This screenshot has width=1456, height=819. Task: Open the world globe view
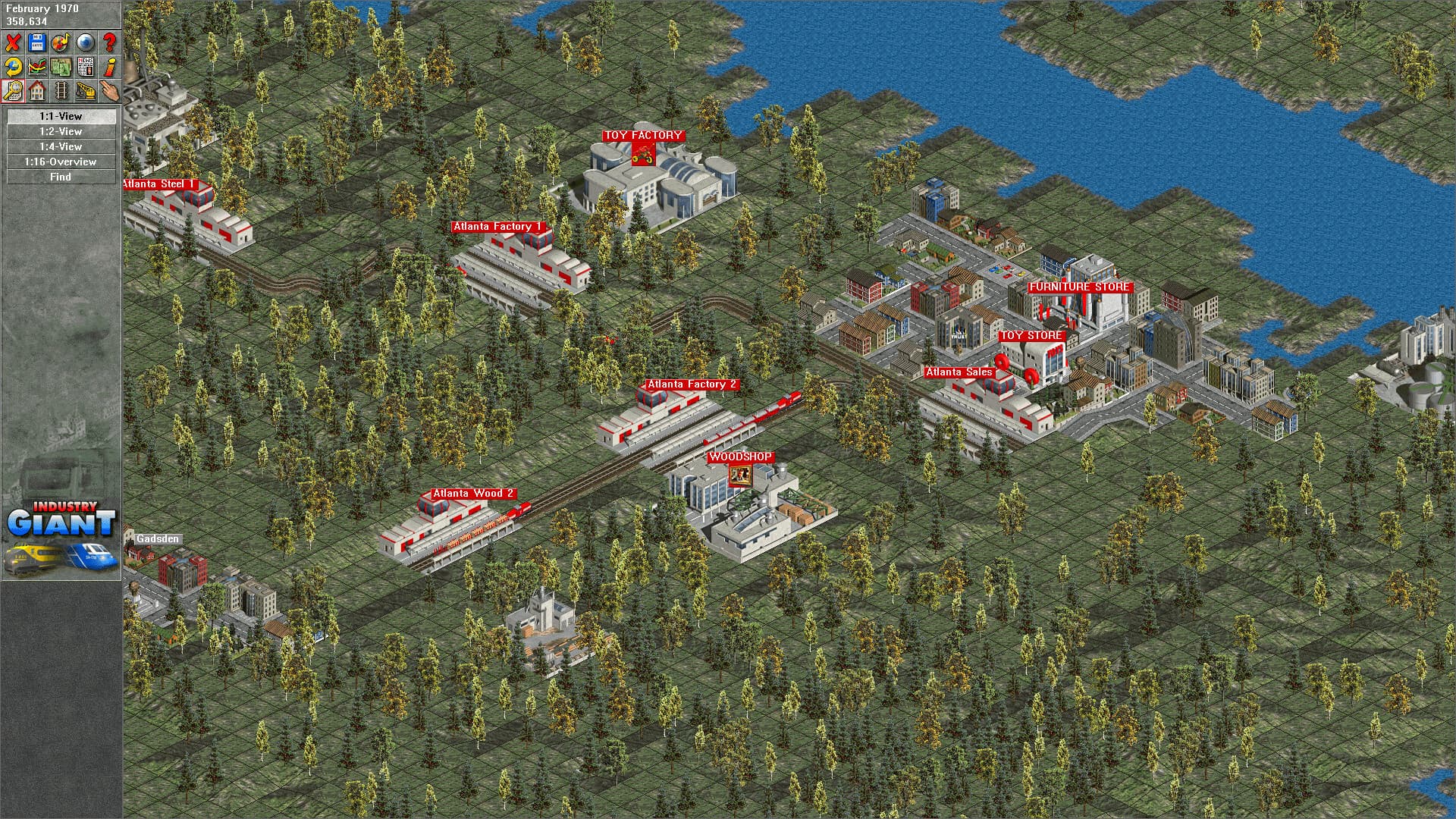(85, 42)
